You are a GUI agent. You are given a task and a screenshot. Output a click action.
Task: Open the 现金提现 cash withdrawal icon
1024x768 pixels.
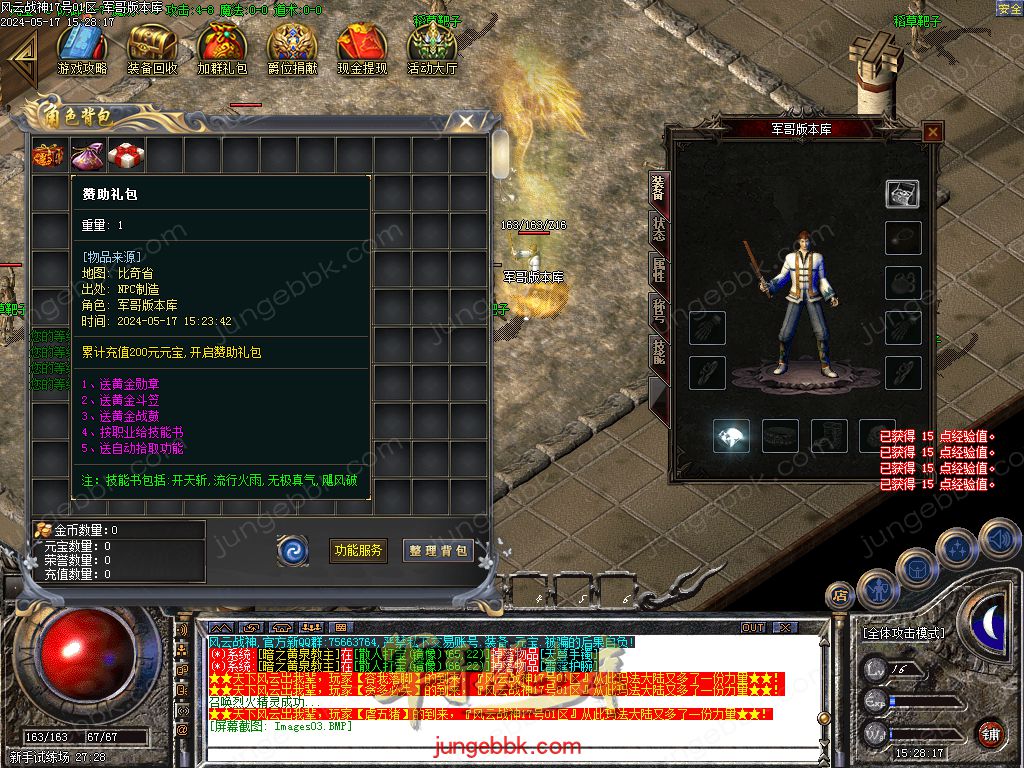[362, 47]
